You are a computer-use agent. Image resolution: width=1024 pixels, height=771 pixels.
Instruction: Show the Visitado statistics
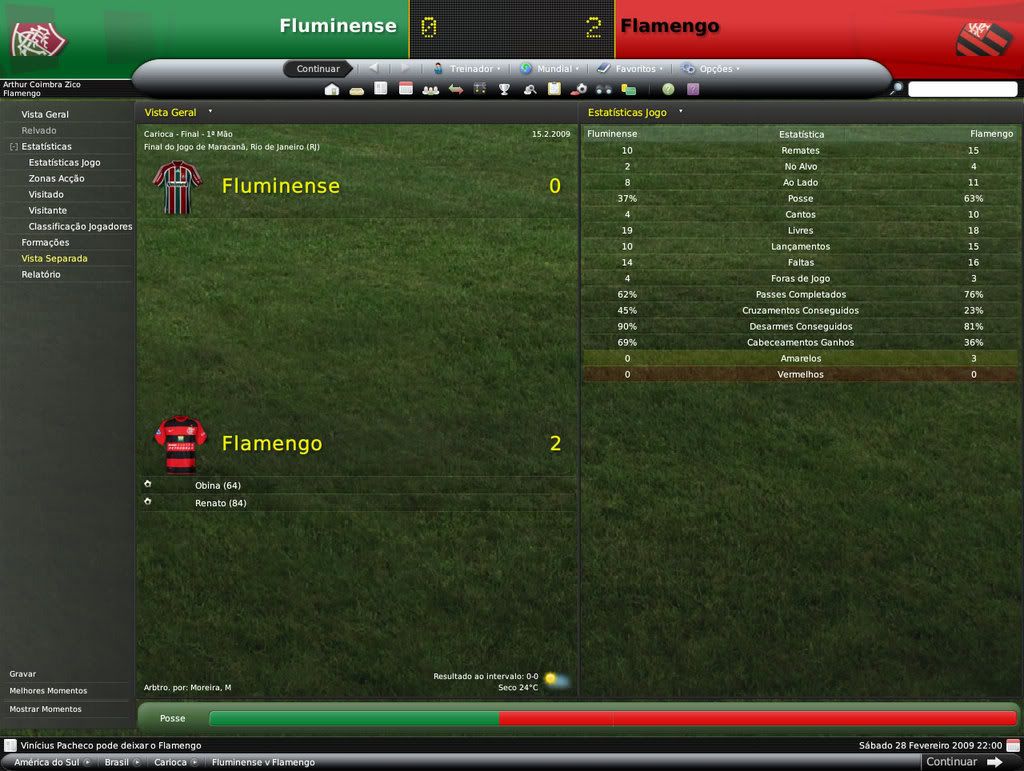pos(46,194)
